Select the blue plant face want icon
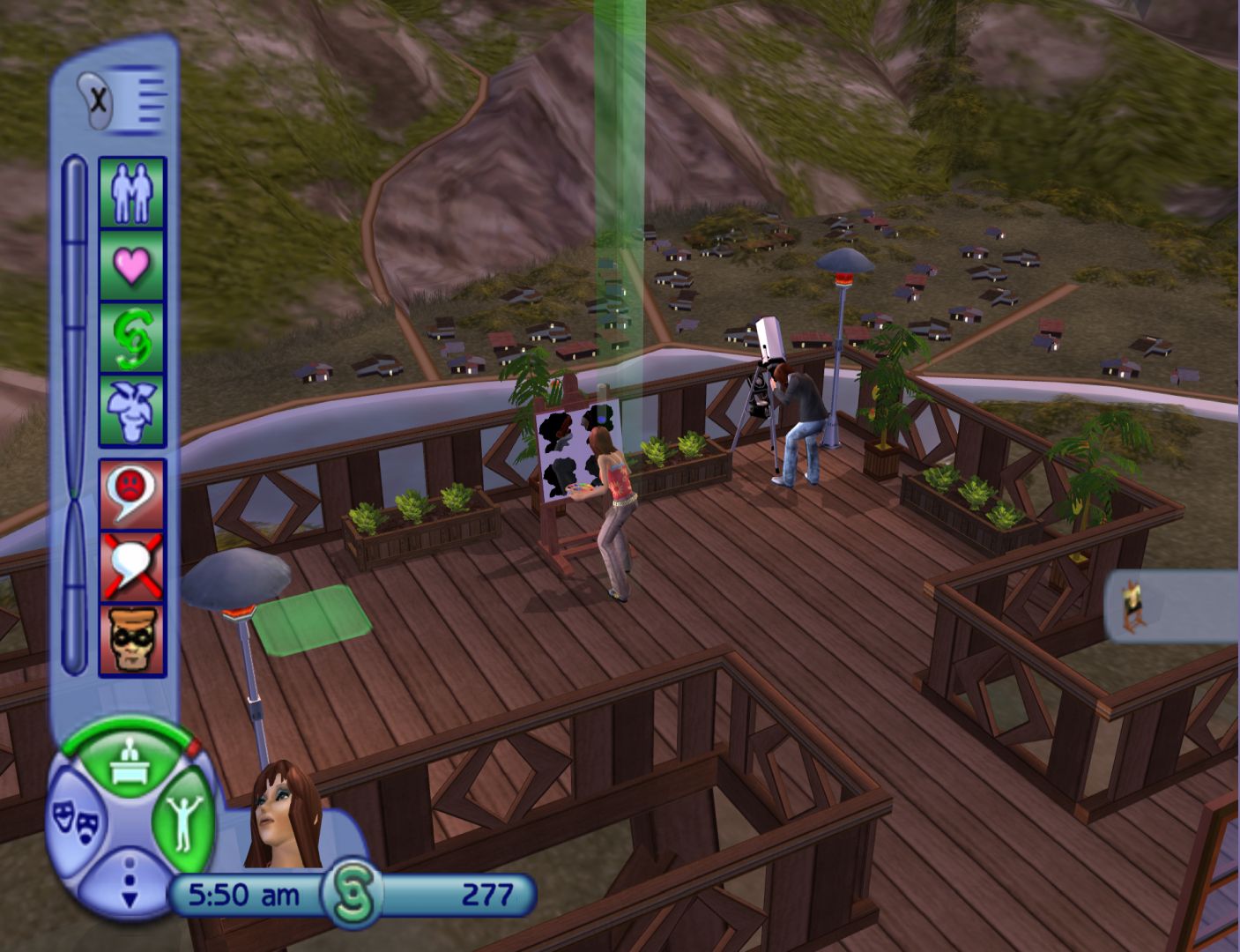Screen dimensions: 1240x952 tap(132, 411)
